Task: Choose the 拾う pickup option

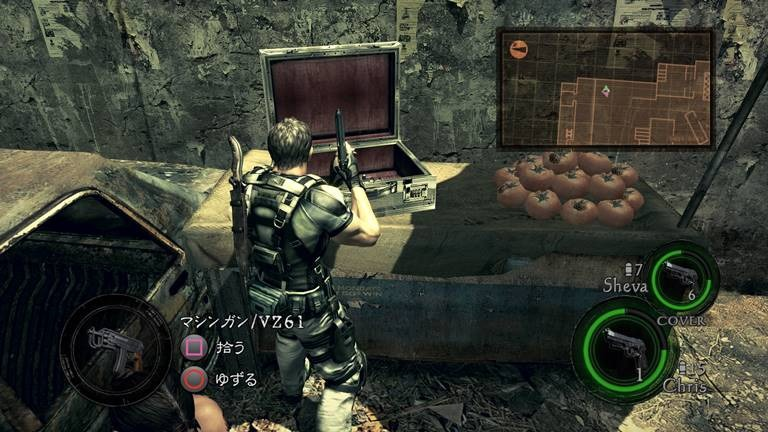Action: [x=195, y=349]
